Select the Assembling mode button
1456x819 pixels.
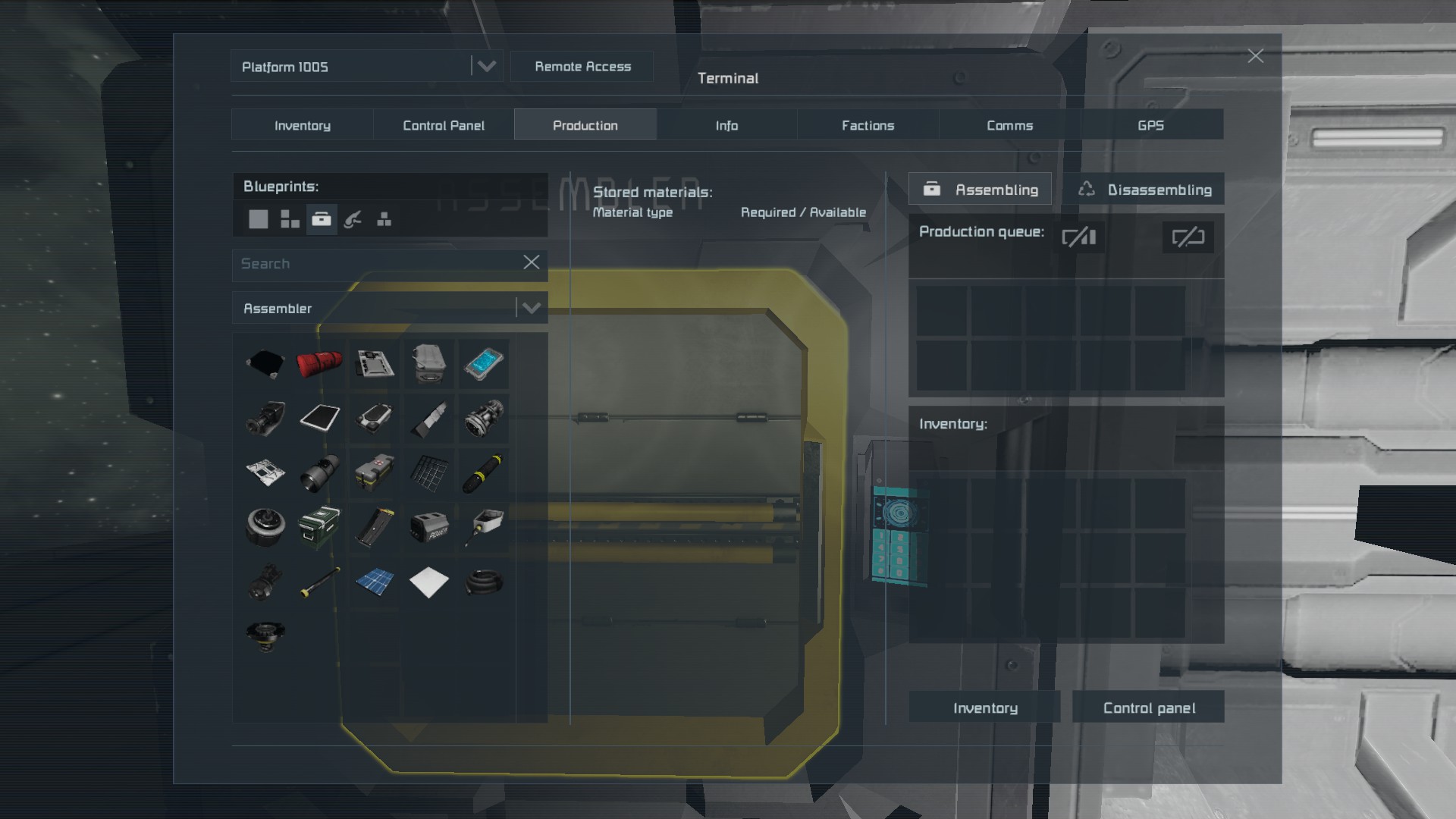click(980, 190)
